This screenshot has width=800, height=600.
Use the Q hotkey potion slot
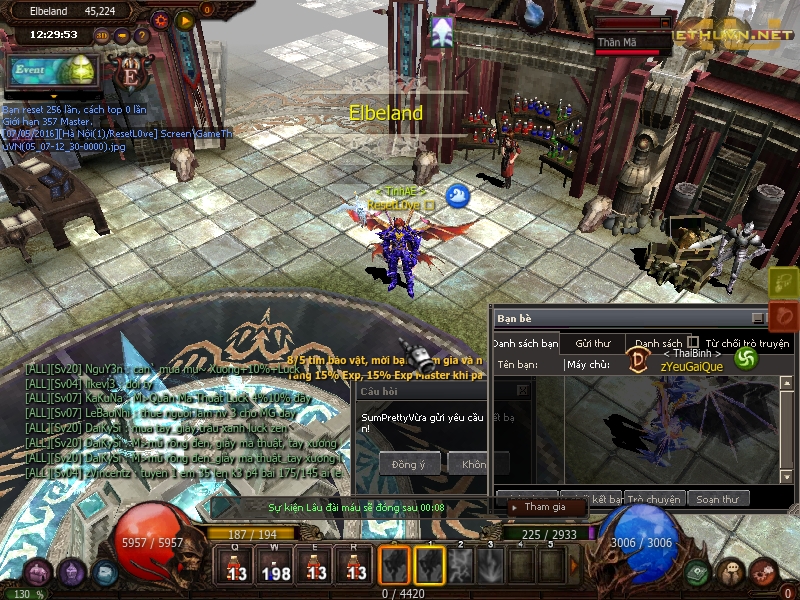236,566
